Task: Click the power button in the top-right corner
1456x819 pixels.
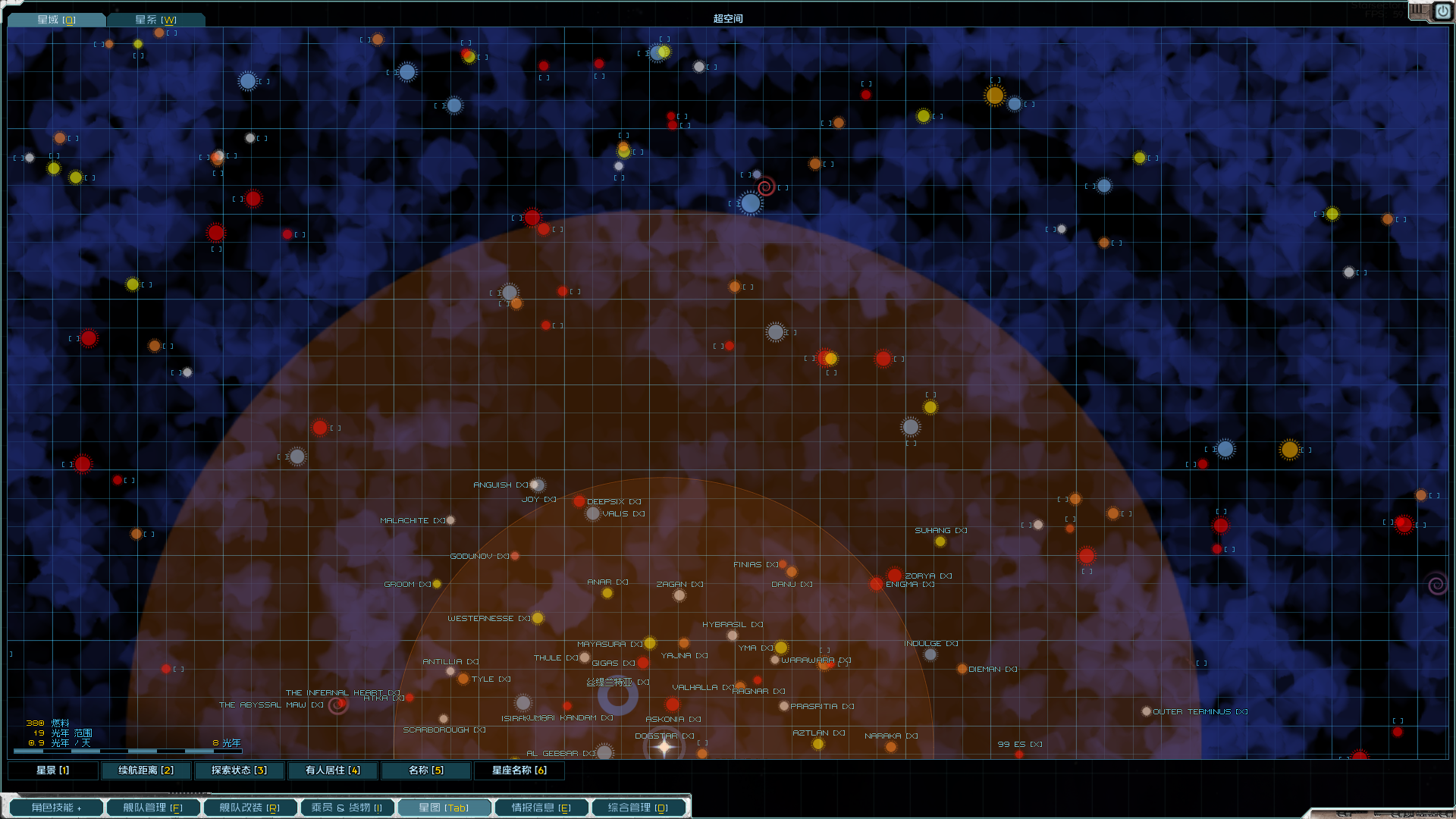Action: coord(1443,11)
